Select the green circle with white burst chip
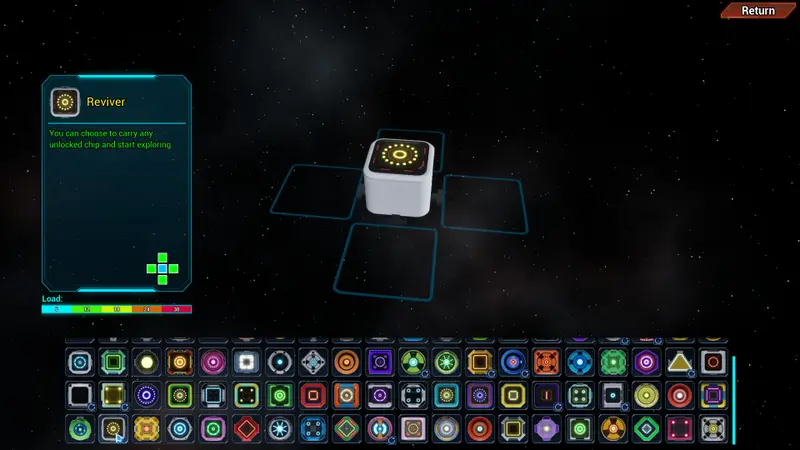 click(446, 362)
